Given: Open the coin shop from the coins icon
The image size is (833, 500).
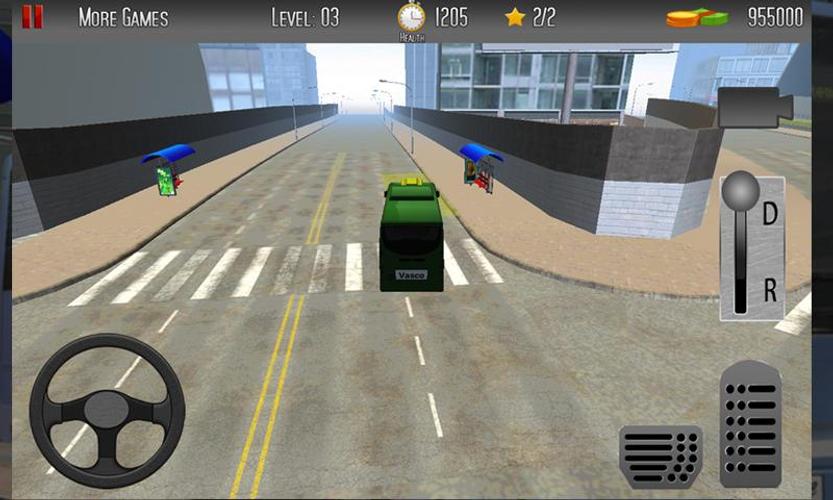Looking at the screenshot, I should pos(698,18).
